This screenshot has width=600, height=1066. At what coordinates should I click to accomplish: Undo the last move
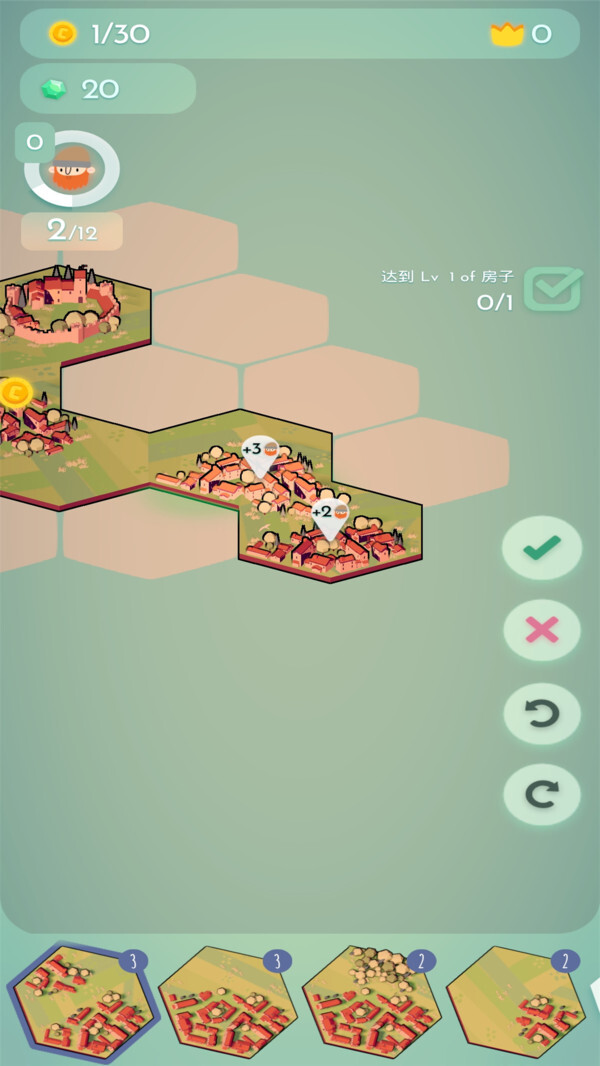click(541, 713)
